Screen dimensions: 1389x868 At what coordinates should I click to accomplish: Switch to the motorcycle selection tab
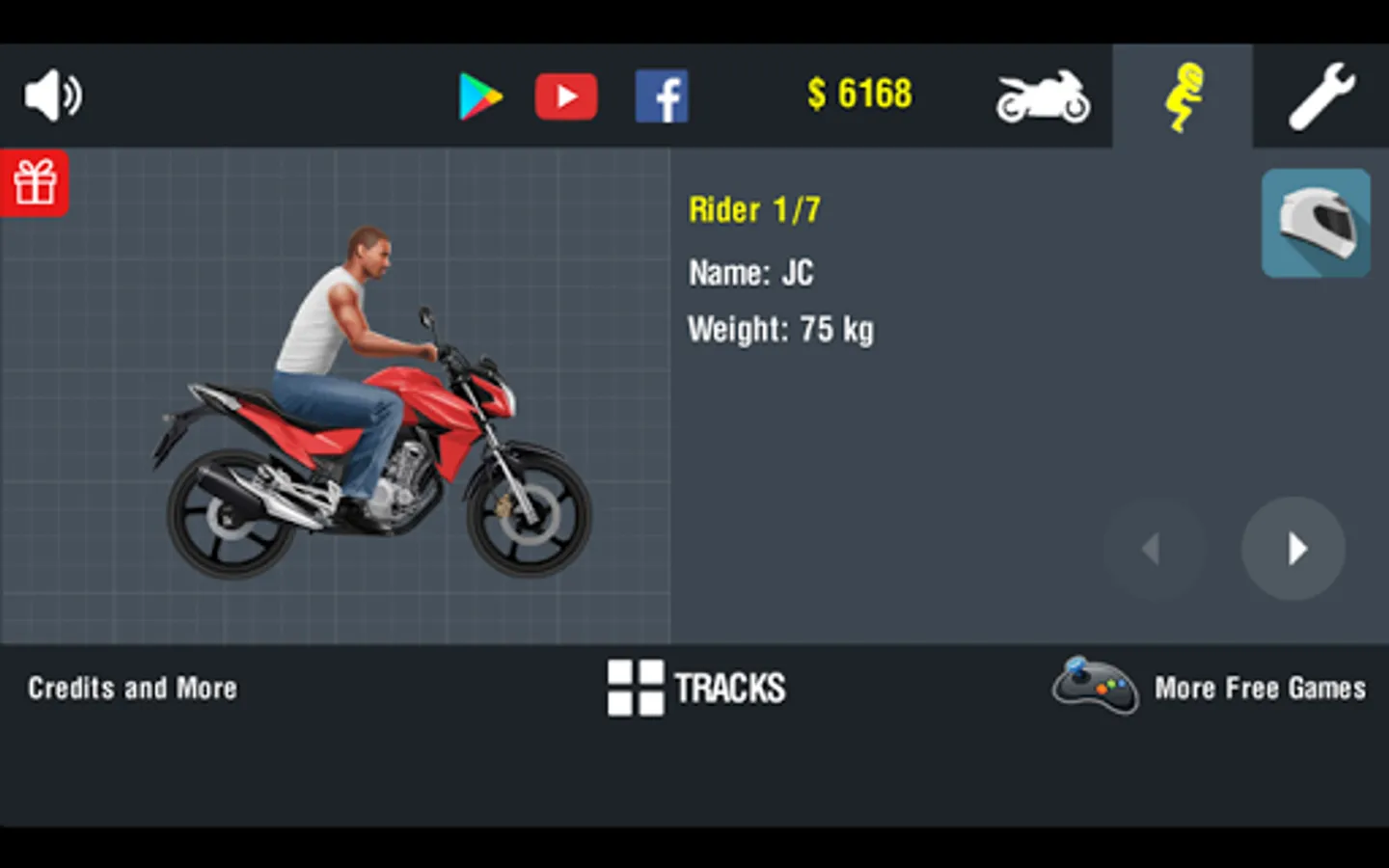pyautogui.click(x=1043, y=95)
